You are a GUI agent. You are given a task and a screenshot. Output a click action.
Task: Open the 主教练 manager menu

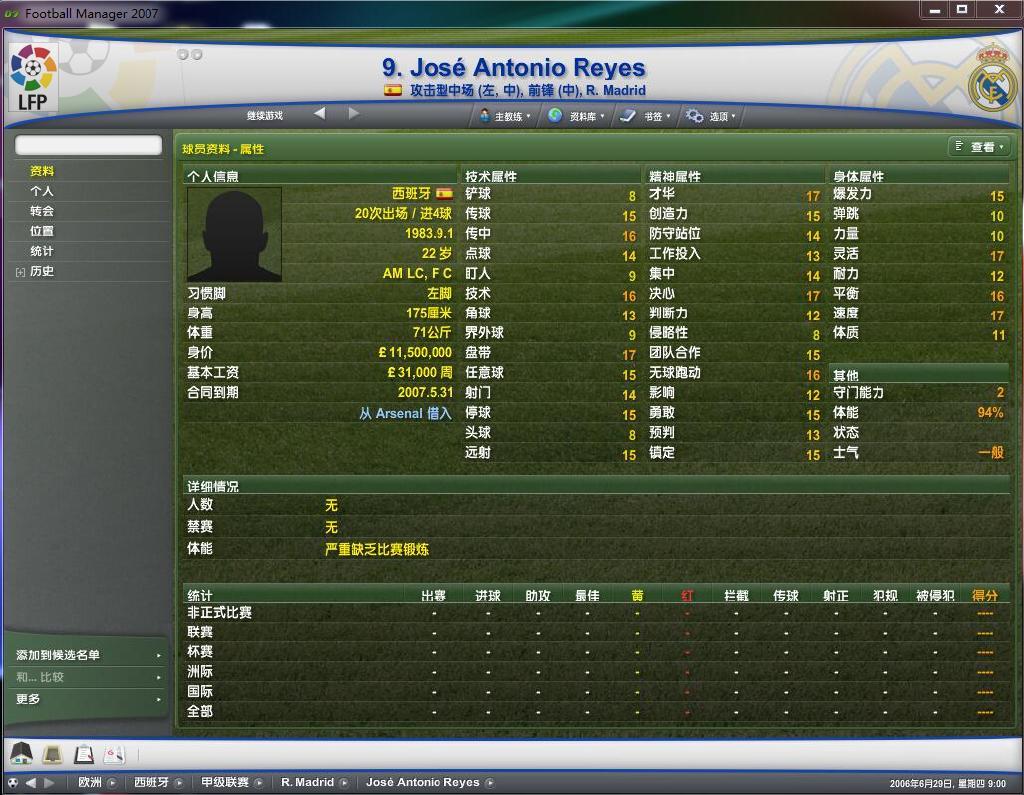506,116
